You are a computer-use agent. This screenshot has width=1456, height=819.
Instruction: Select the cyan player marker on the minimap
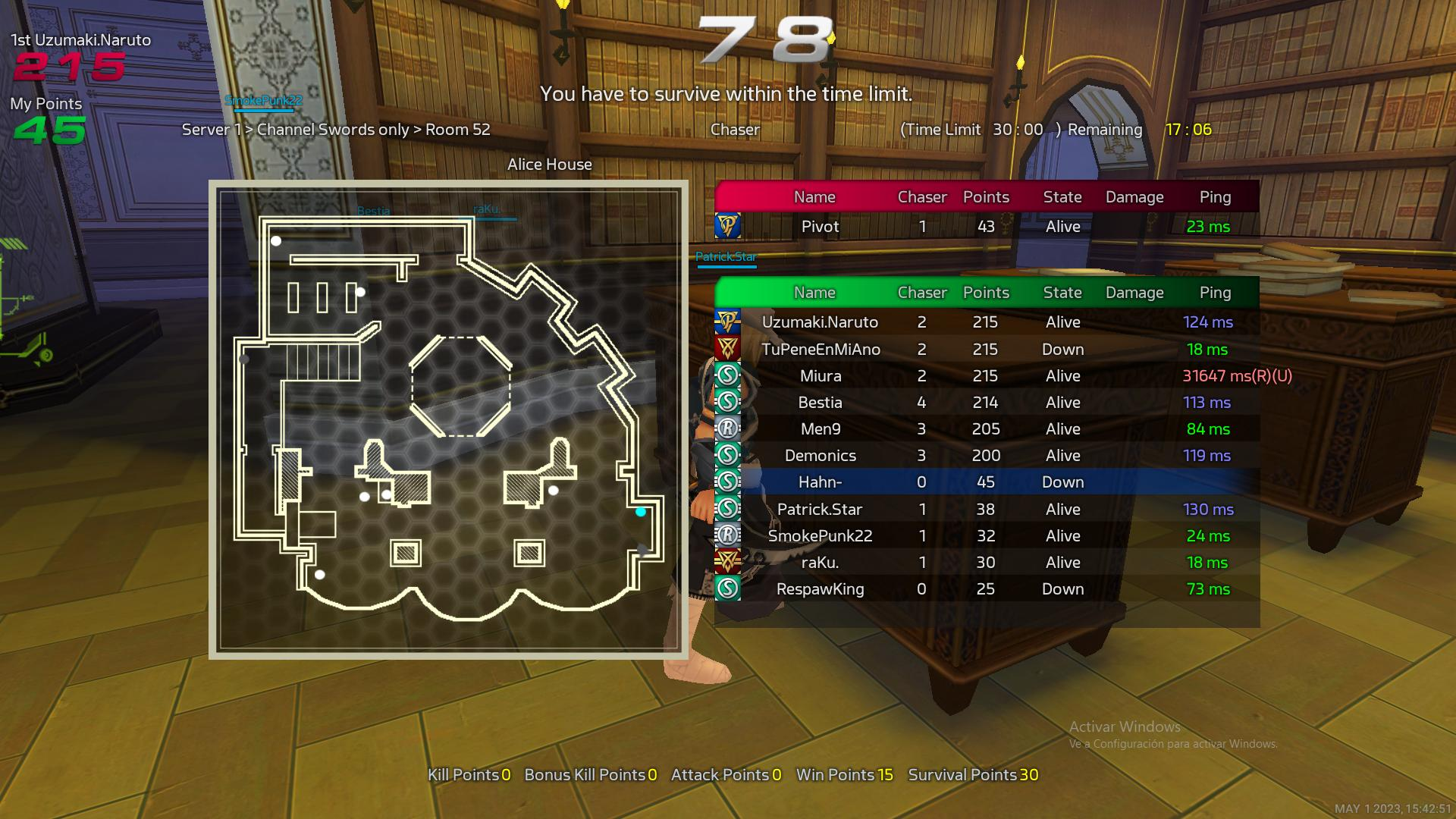coord(641,512)
